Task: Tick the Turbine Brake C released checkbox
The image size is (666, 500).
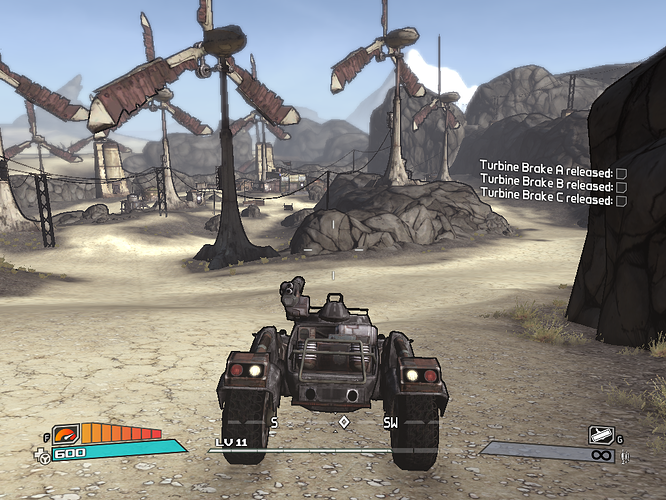Action: [621, 200]
